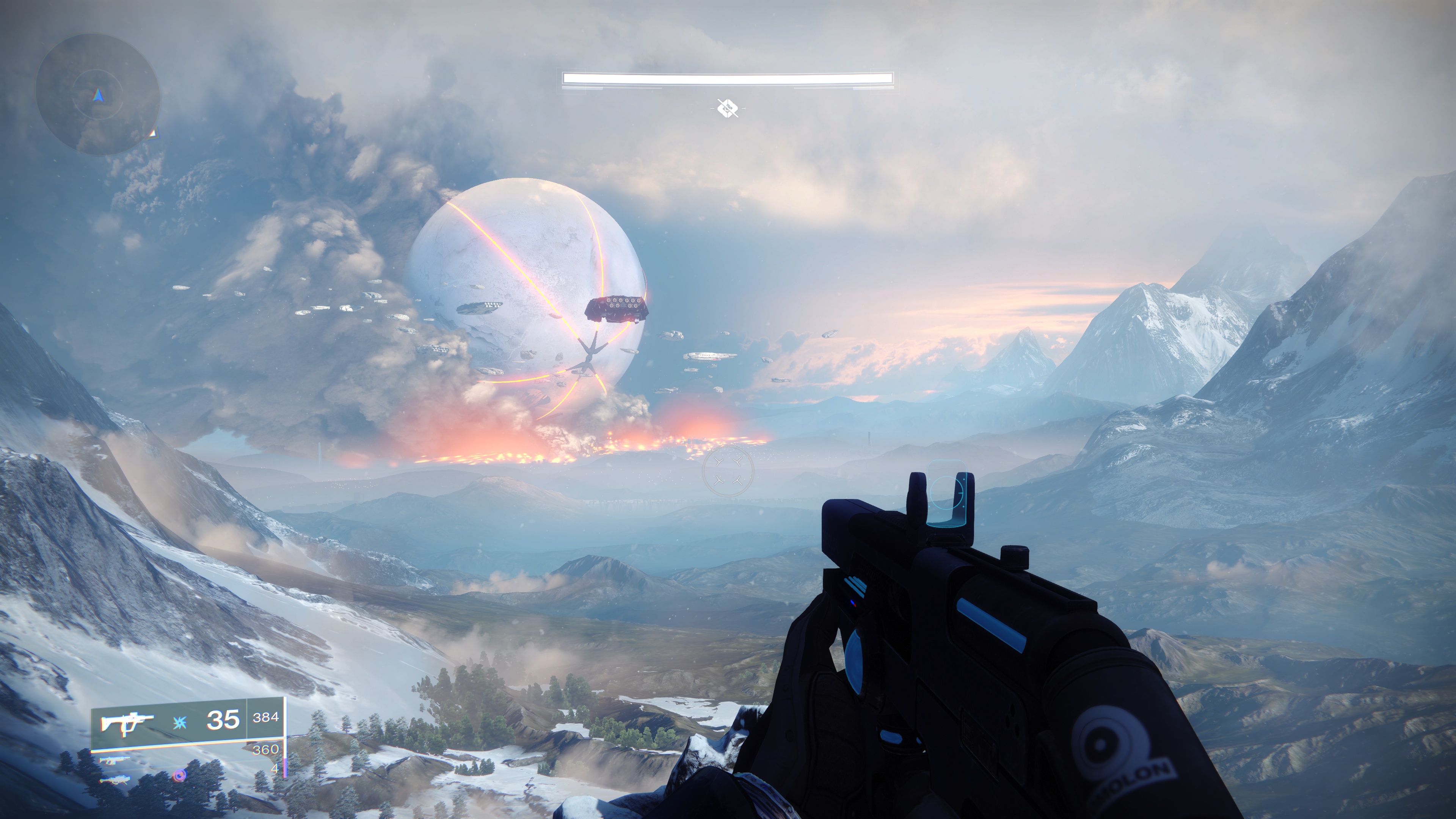Image resolution: width=1456 pixels, height=819 pixels.
Task: Click the crossed-out Ghost icon
Action: point(727,107)
